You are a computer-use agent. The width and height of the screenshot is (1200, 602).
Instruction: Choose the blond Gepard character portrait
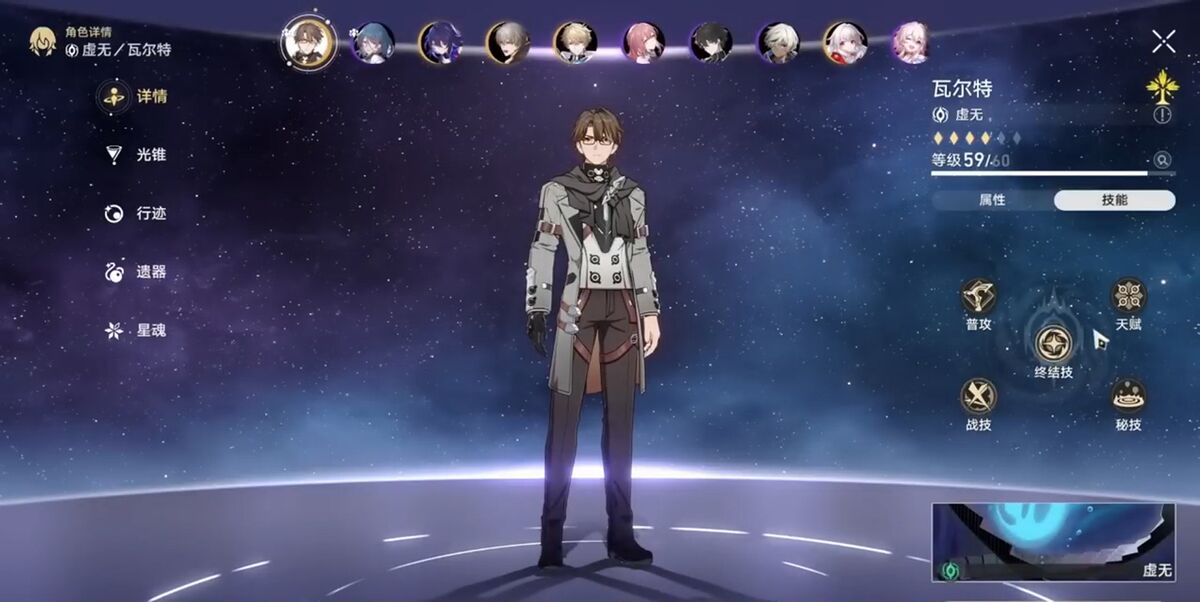point(575,43)
